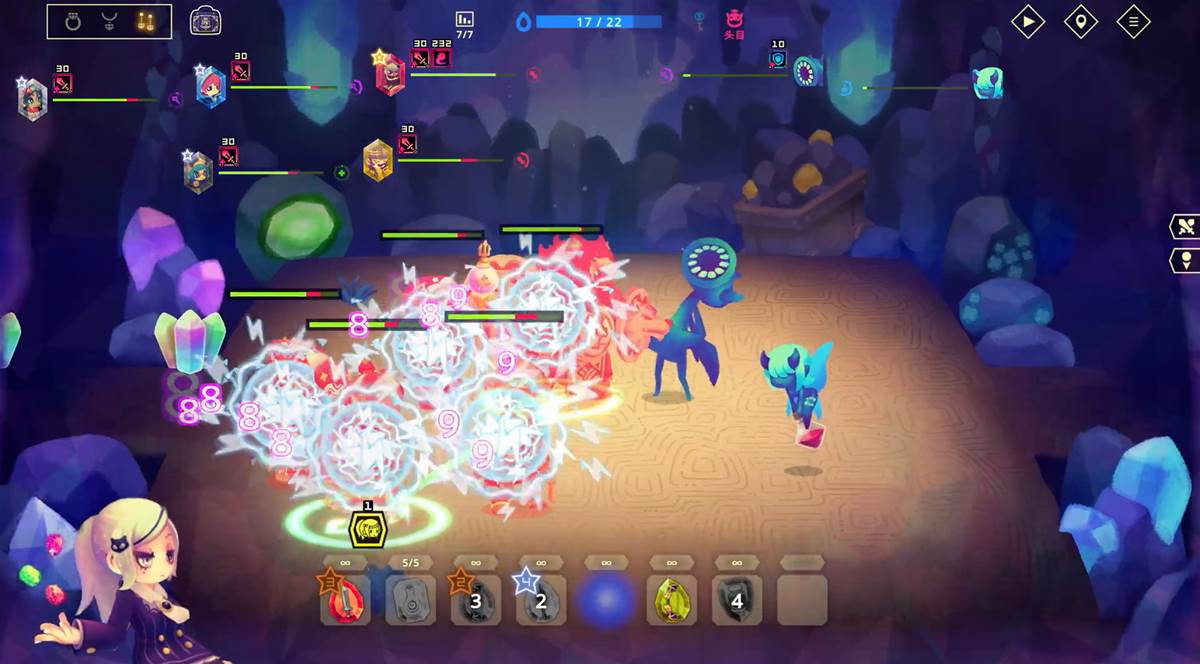Select the grey stone card marked 5/5
This screenshot has width=1200, height=664.
pyautogui.click(x=411, y=600)
